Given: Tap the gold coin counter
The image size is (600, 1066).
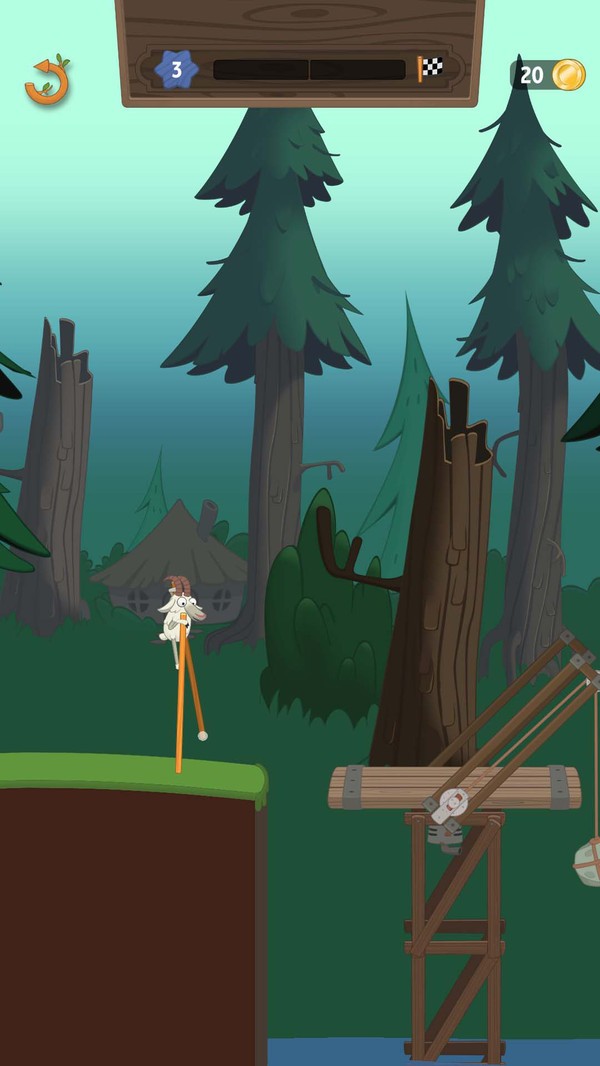Looking at the screenshot, I should pyautogui.click(x=550, y=75).
